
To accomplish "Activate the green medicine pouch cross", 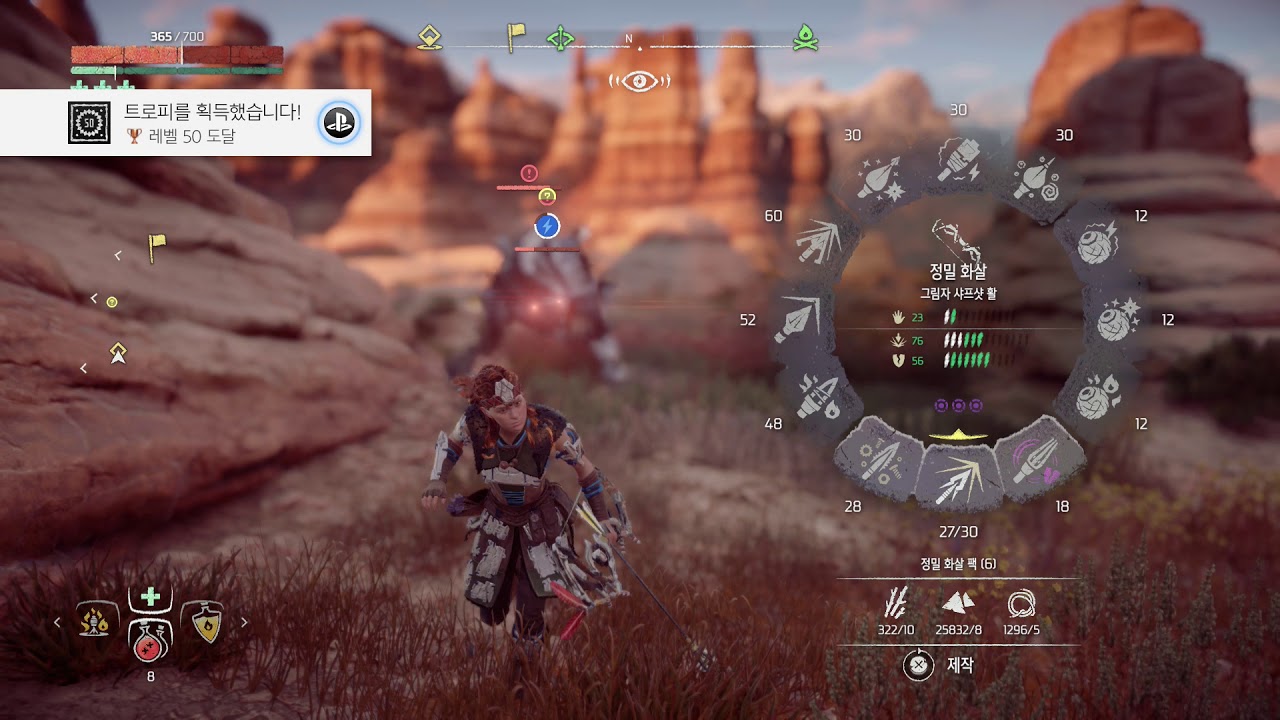I will tap(151, 597).
